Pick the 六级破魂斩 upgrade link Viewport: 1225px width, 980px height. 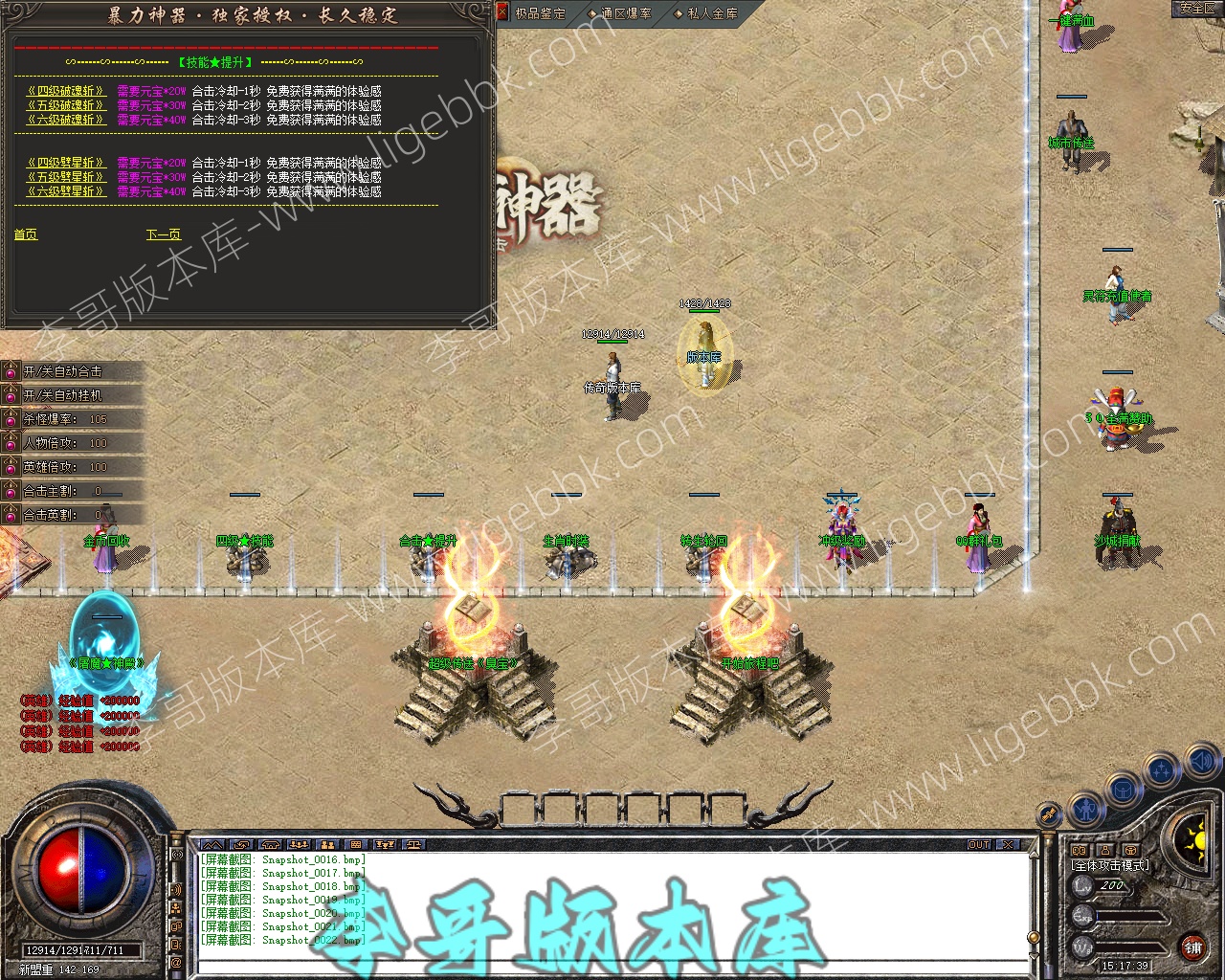pyautogui.click(x=66, y=121)
